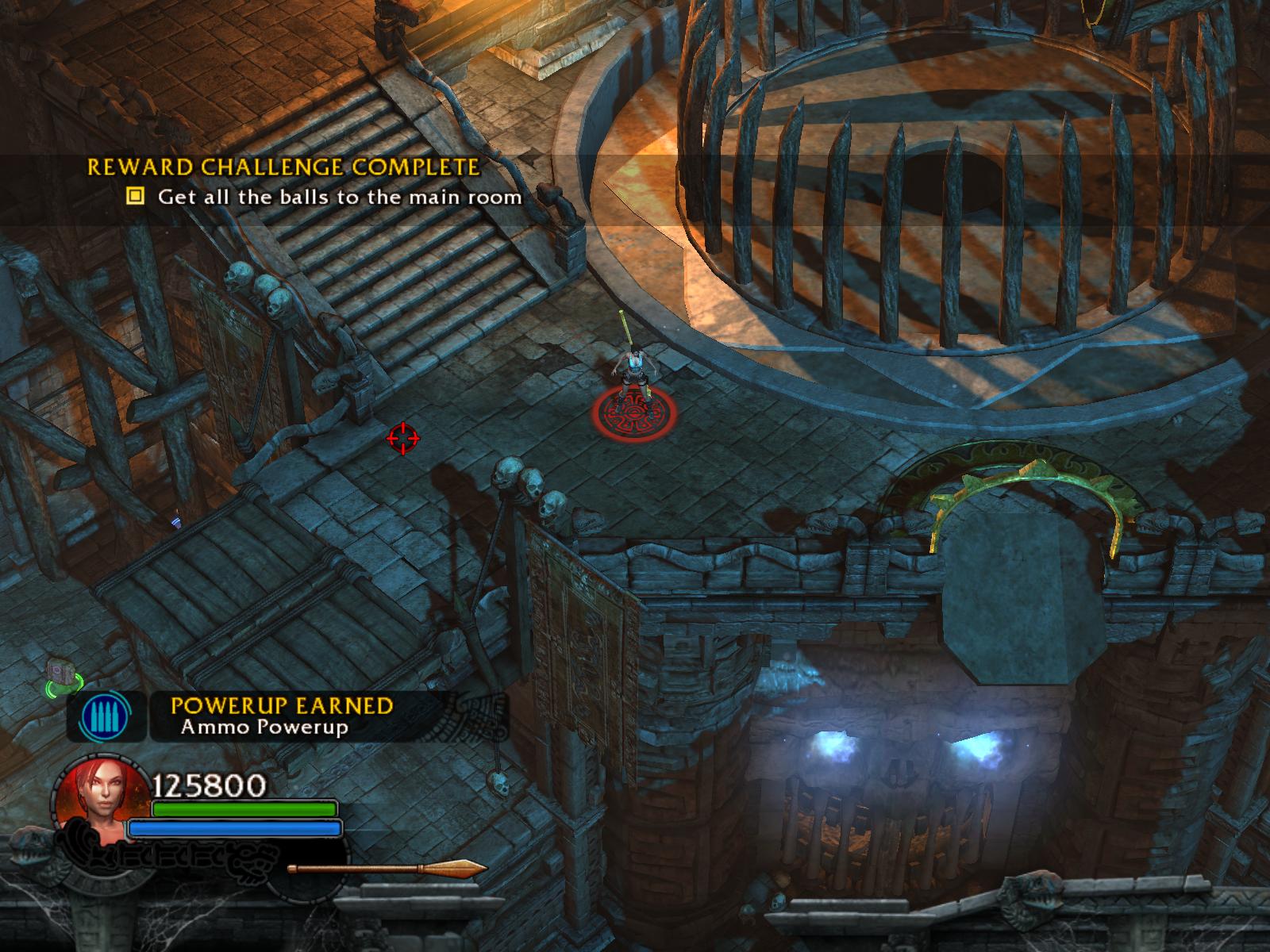This screenshot has height=952, width=1270.
Task: Choose the spear weapon icon
Action: [x=387, y=869]
